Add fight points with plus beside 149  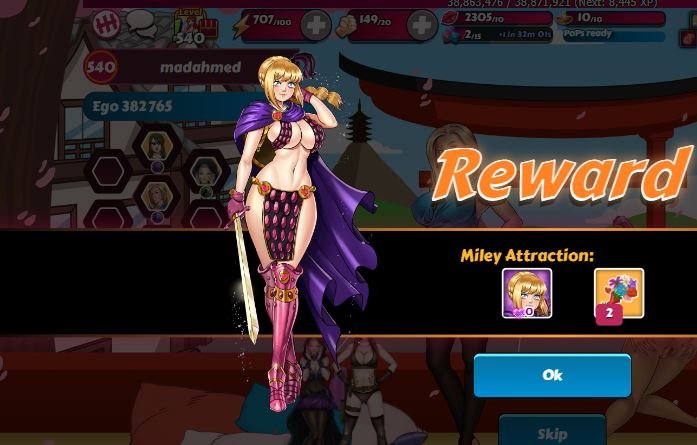point(422,26)
